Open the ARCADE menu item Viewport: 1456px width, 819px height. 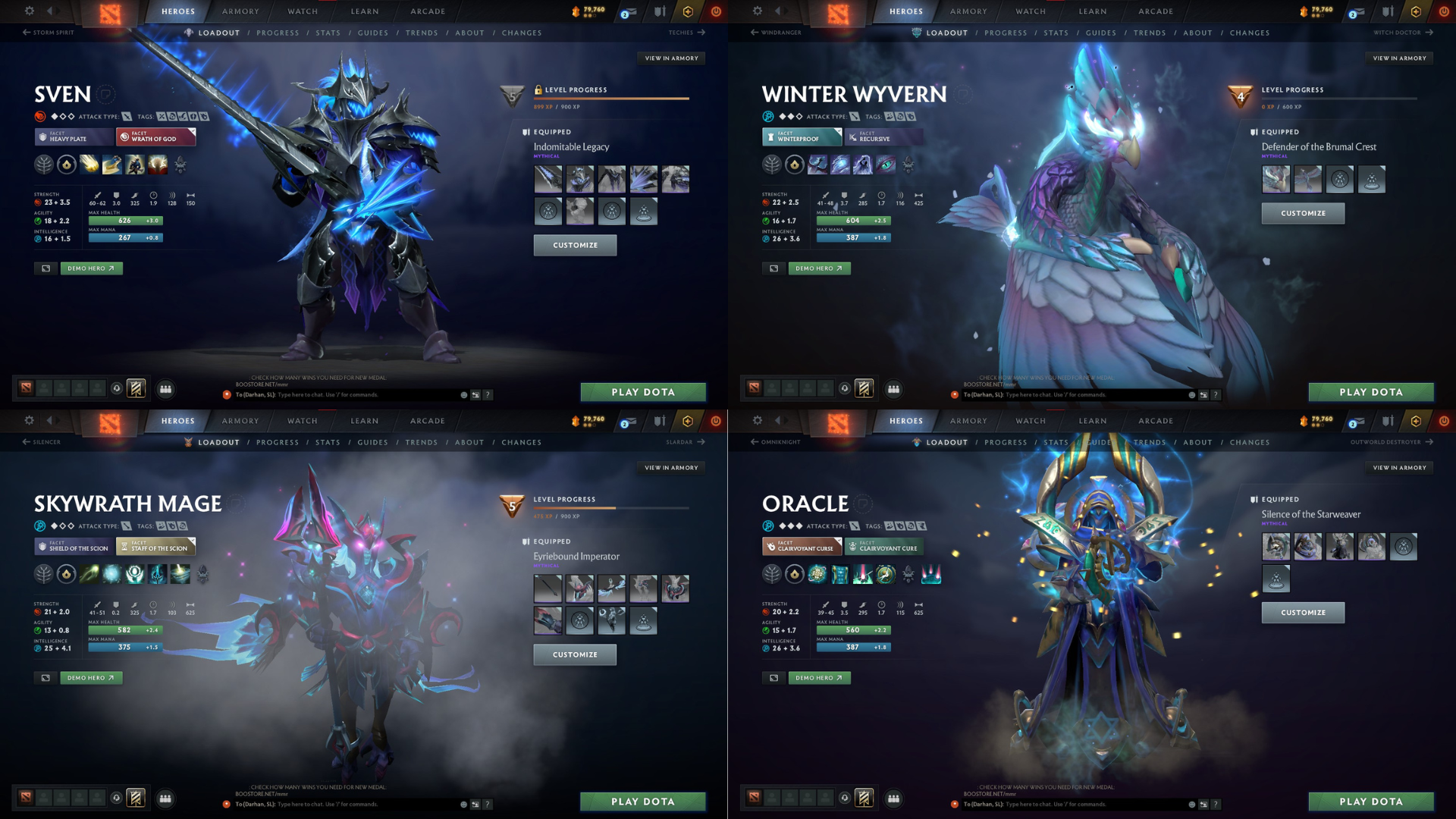point(427,11)
